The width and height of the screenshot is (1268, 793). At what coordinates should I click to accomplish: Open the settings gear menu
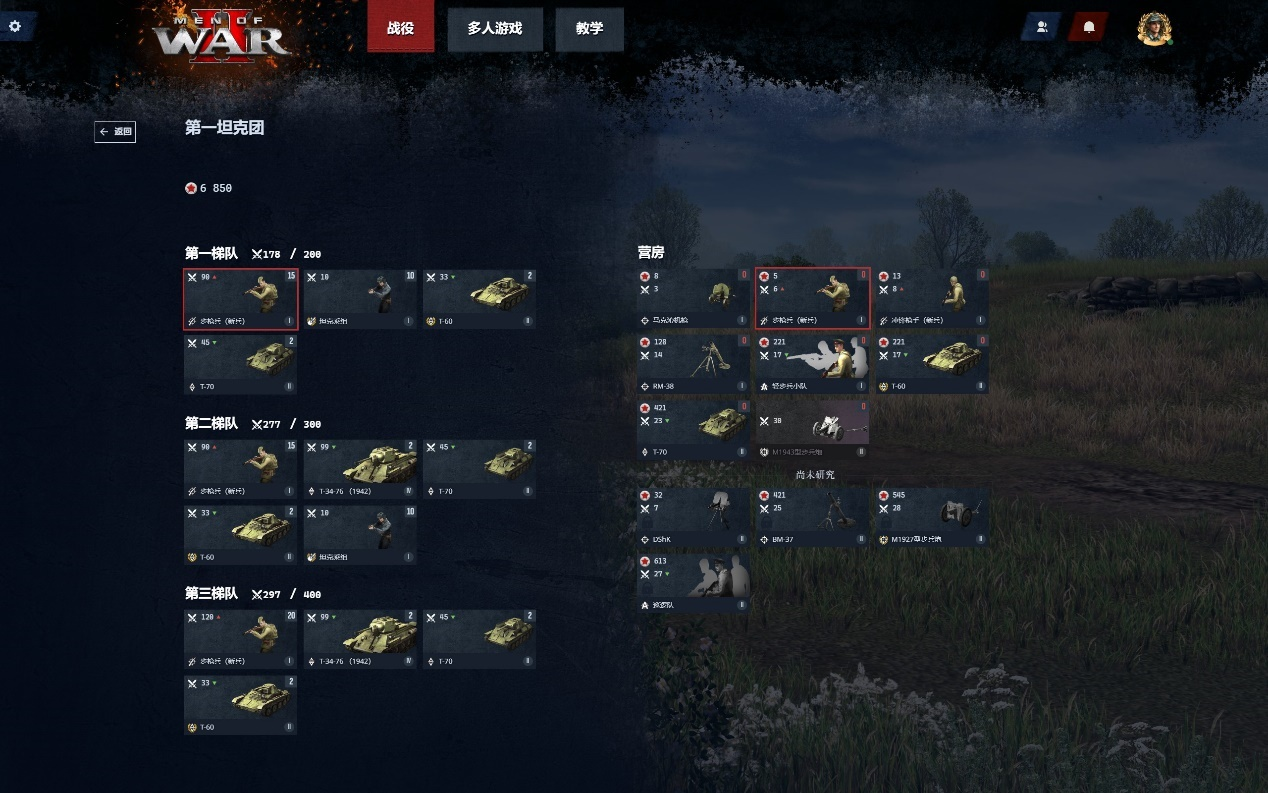click(15, 26)
